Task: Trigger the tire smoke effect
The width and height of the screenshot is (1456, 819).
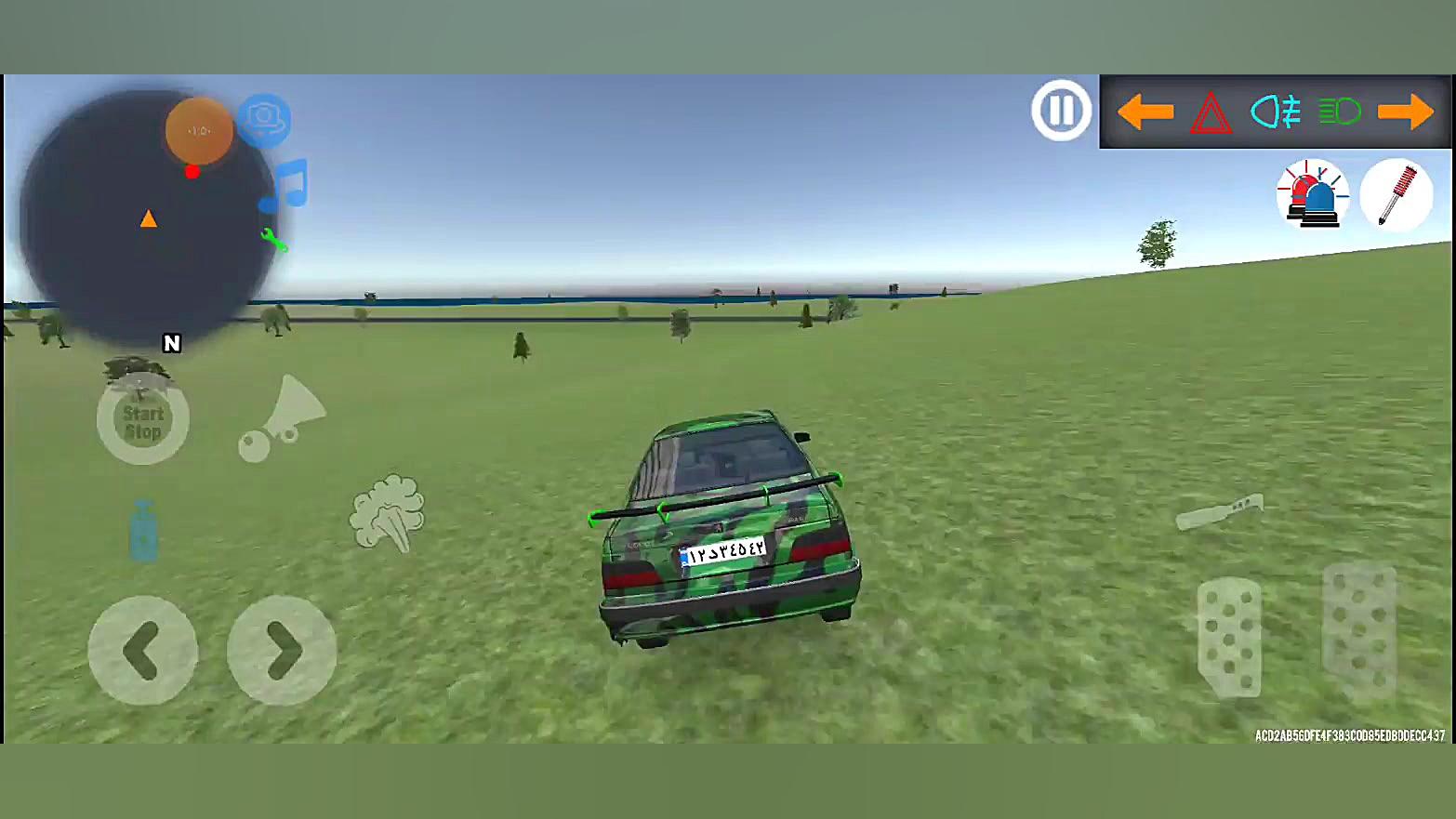Action: [x=390, y=513]
